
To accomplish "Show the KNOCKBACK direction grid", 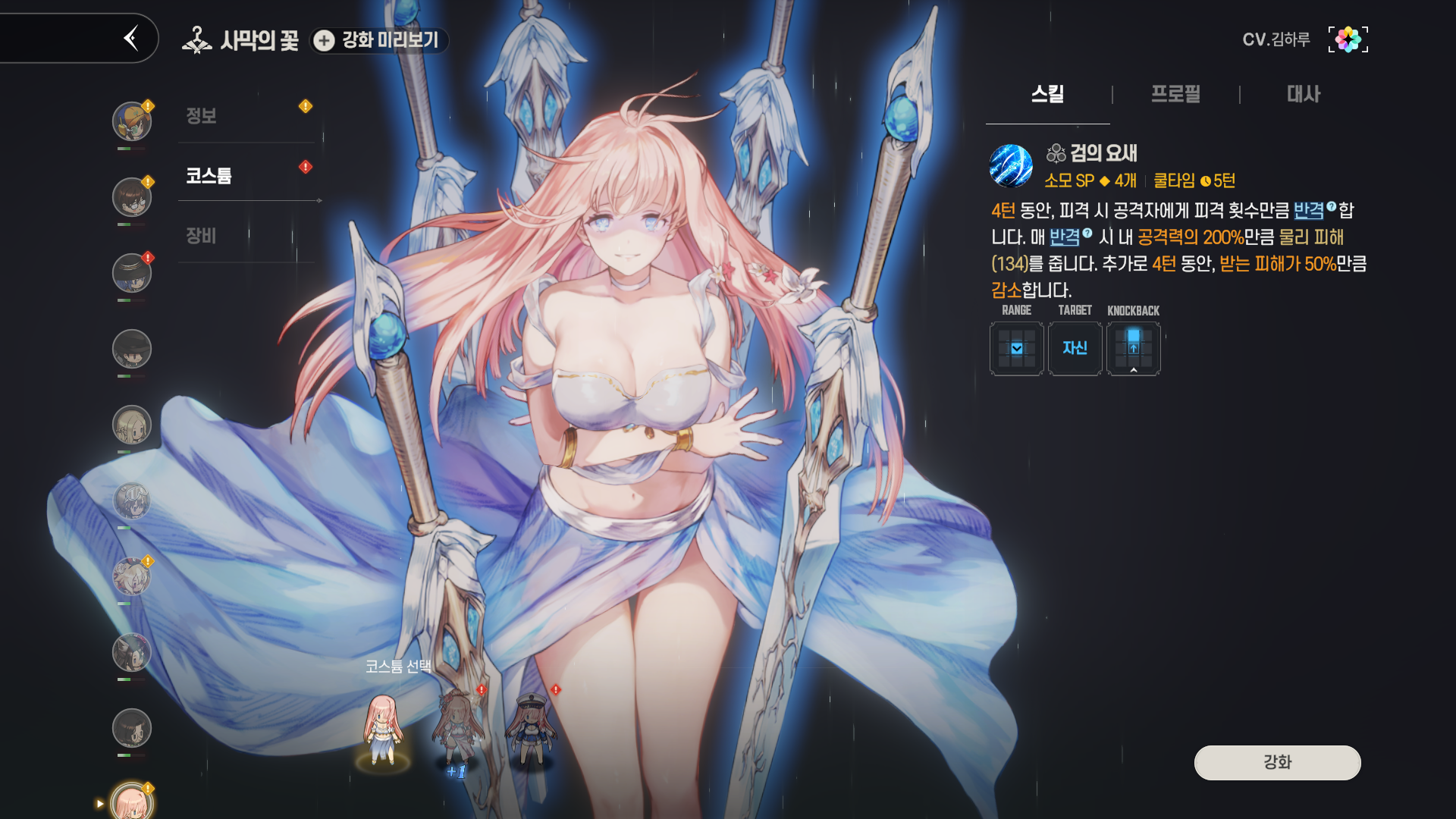I will click(1133, 348).
